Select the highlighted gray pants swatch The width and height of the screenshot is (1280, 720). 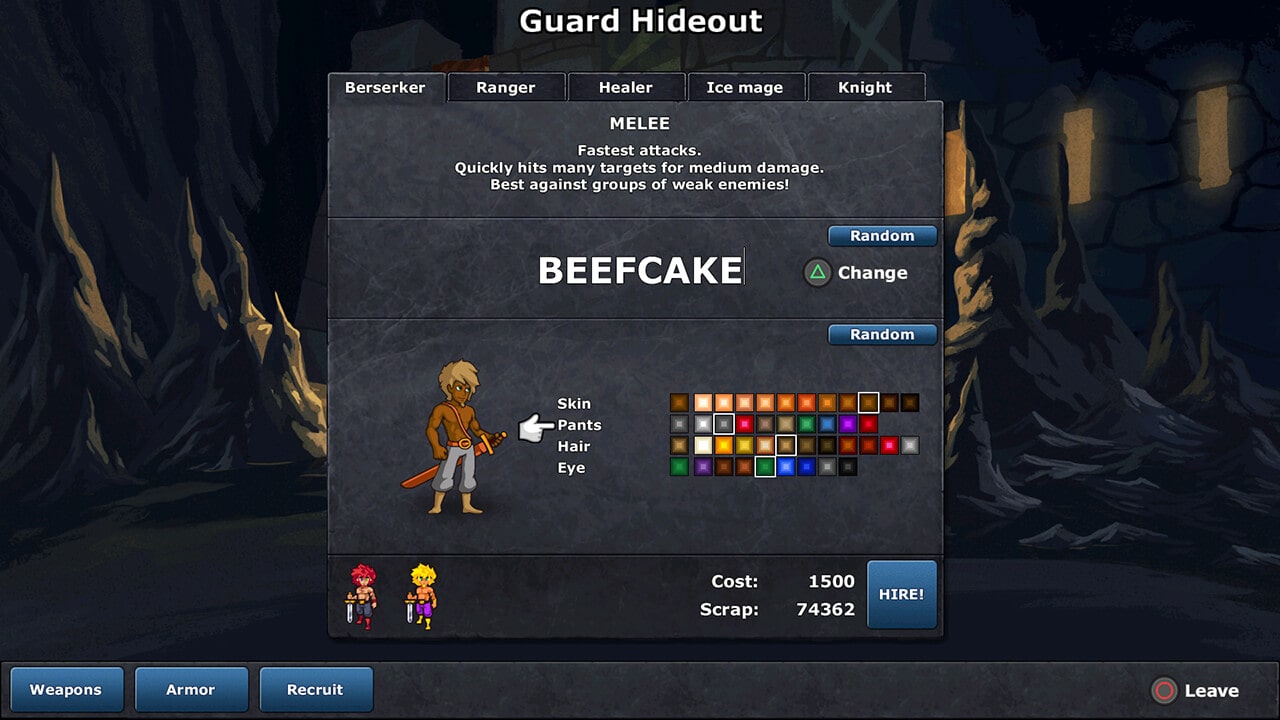724,424
